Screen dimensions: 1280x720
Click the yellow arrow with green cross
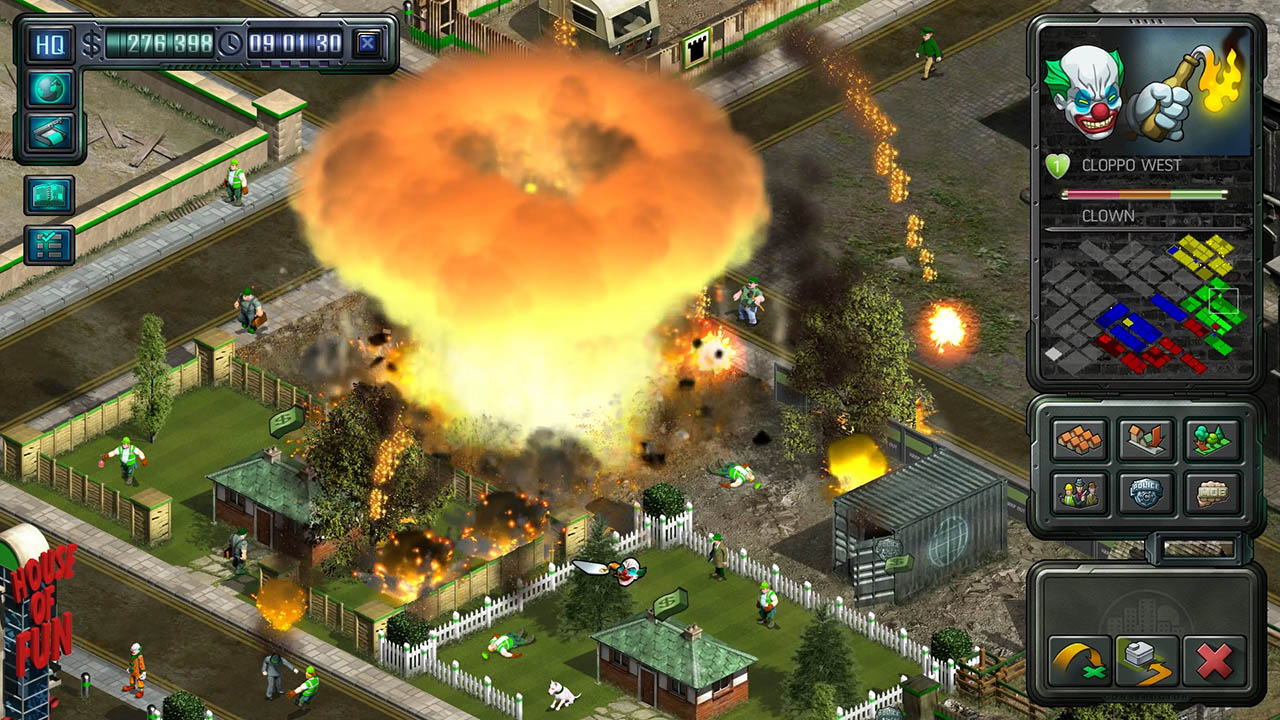(x=1080, y=660)
